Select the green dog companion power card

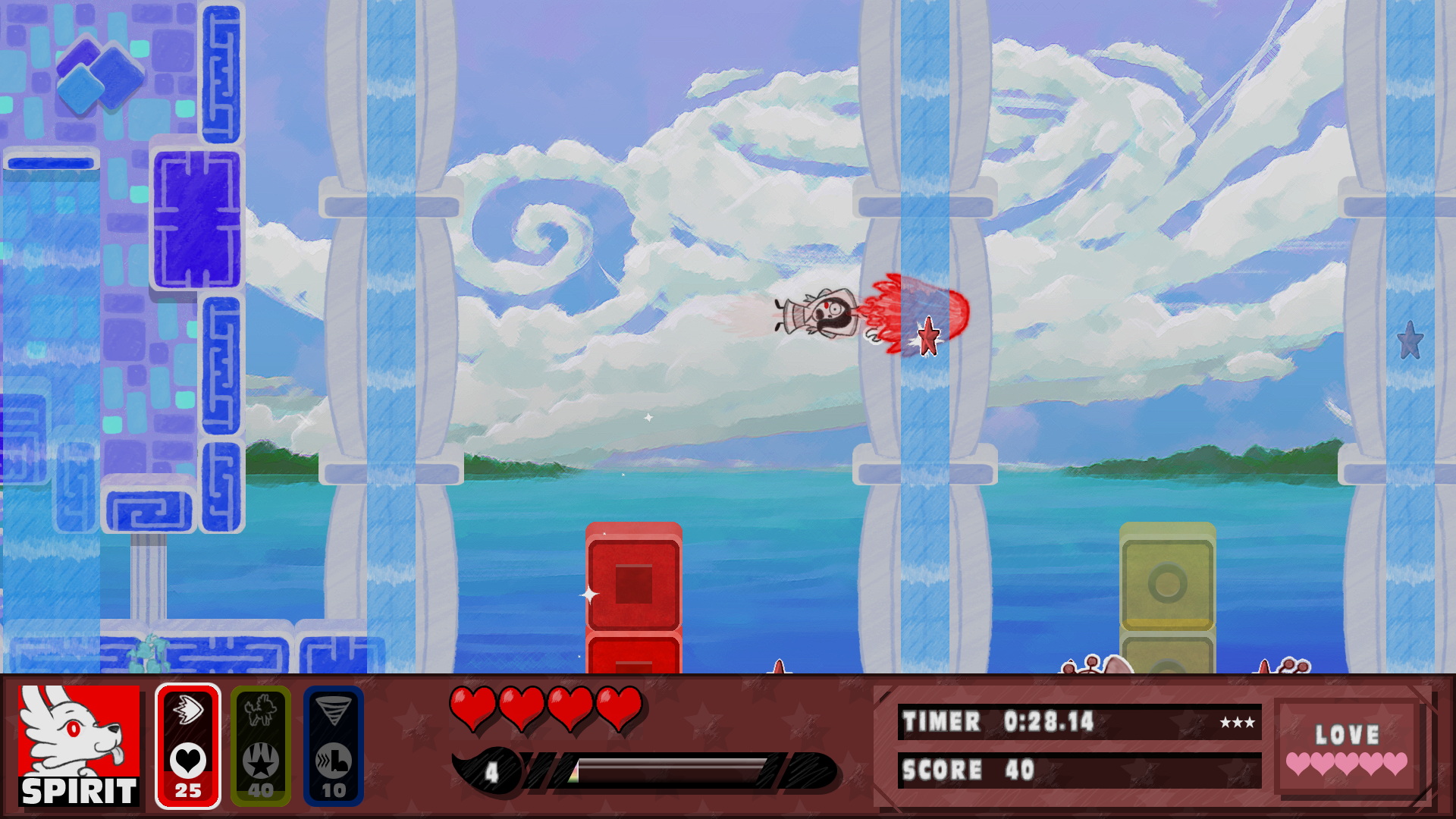pyautogui.click(x=262, y=747)
